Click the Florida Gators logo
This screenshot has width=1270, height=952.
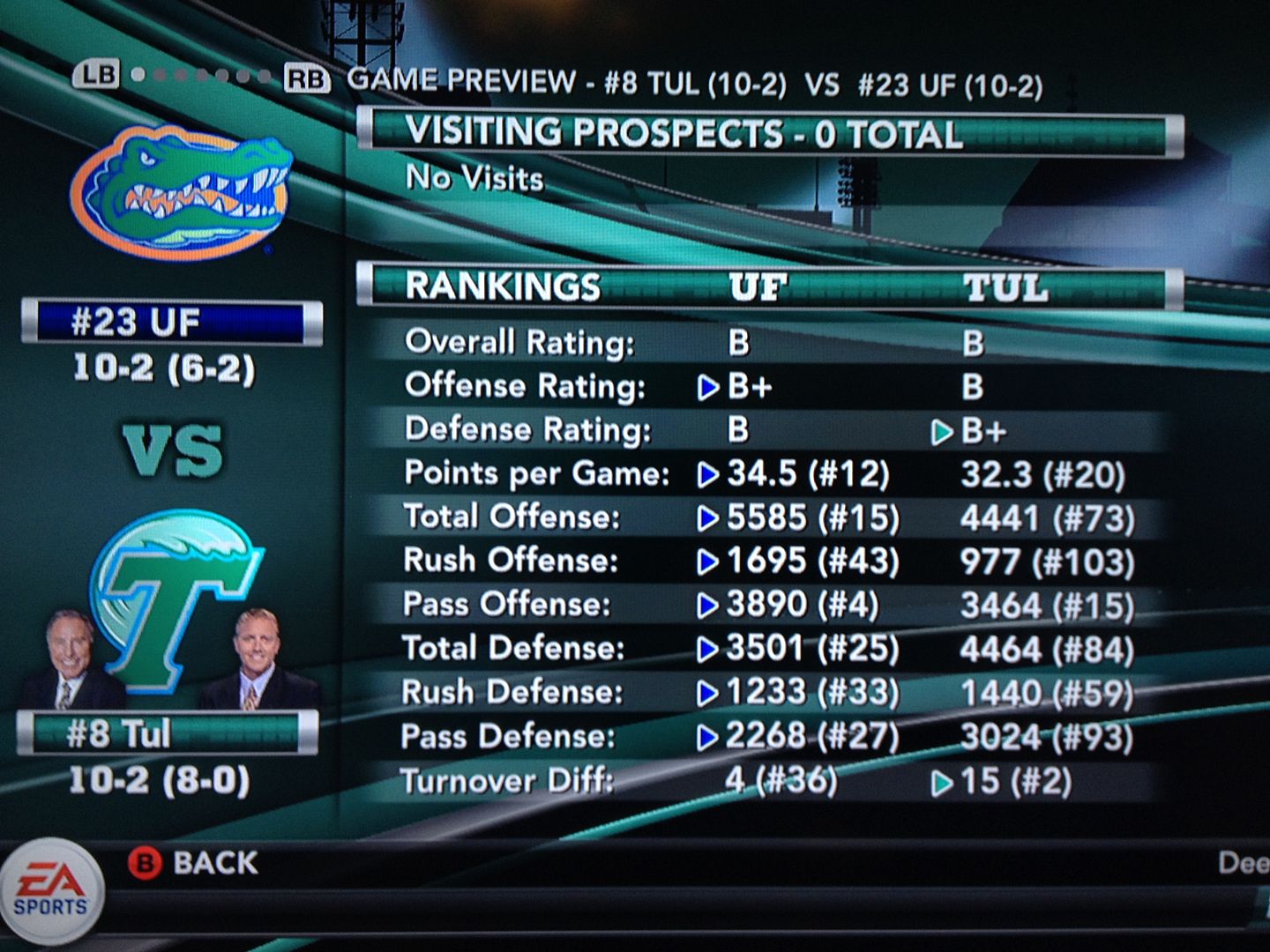181,191
